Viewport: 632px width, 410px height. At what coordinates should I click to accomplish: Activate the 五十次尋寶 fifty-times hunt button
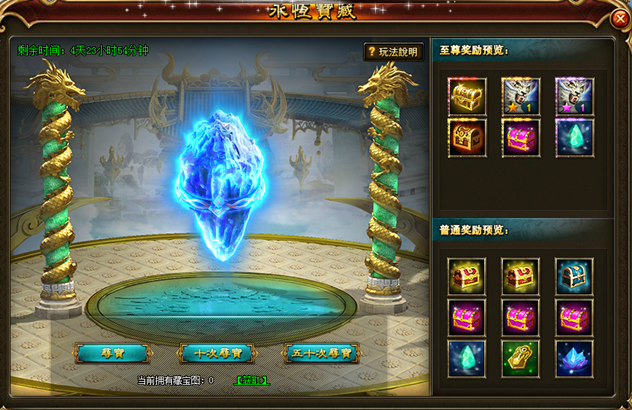tap(321, 353)
